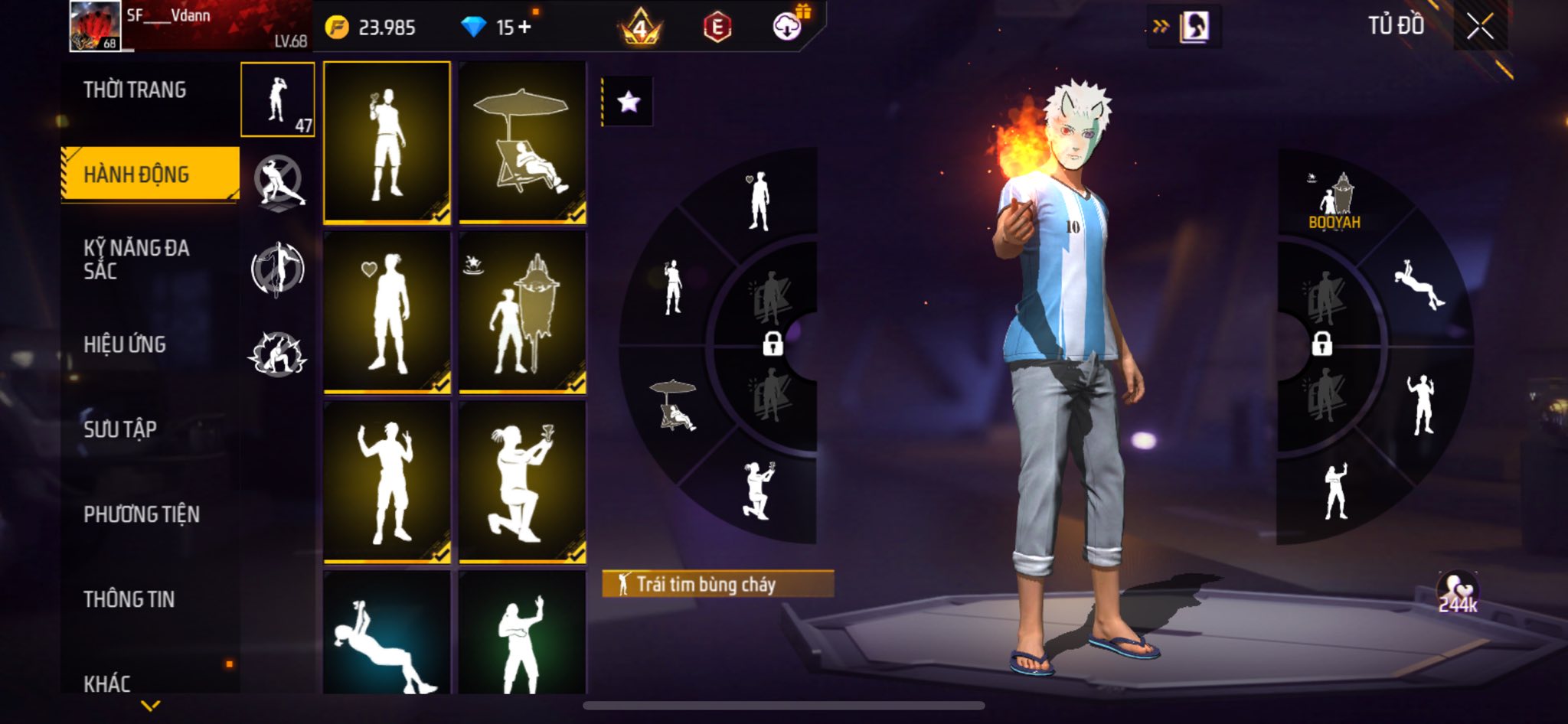
Task: Open the player profile avatar
Action: (95, 26)
